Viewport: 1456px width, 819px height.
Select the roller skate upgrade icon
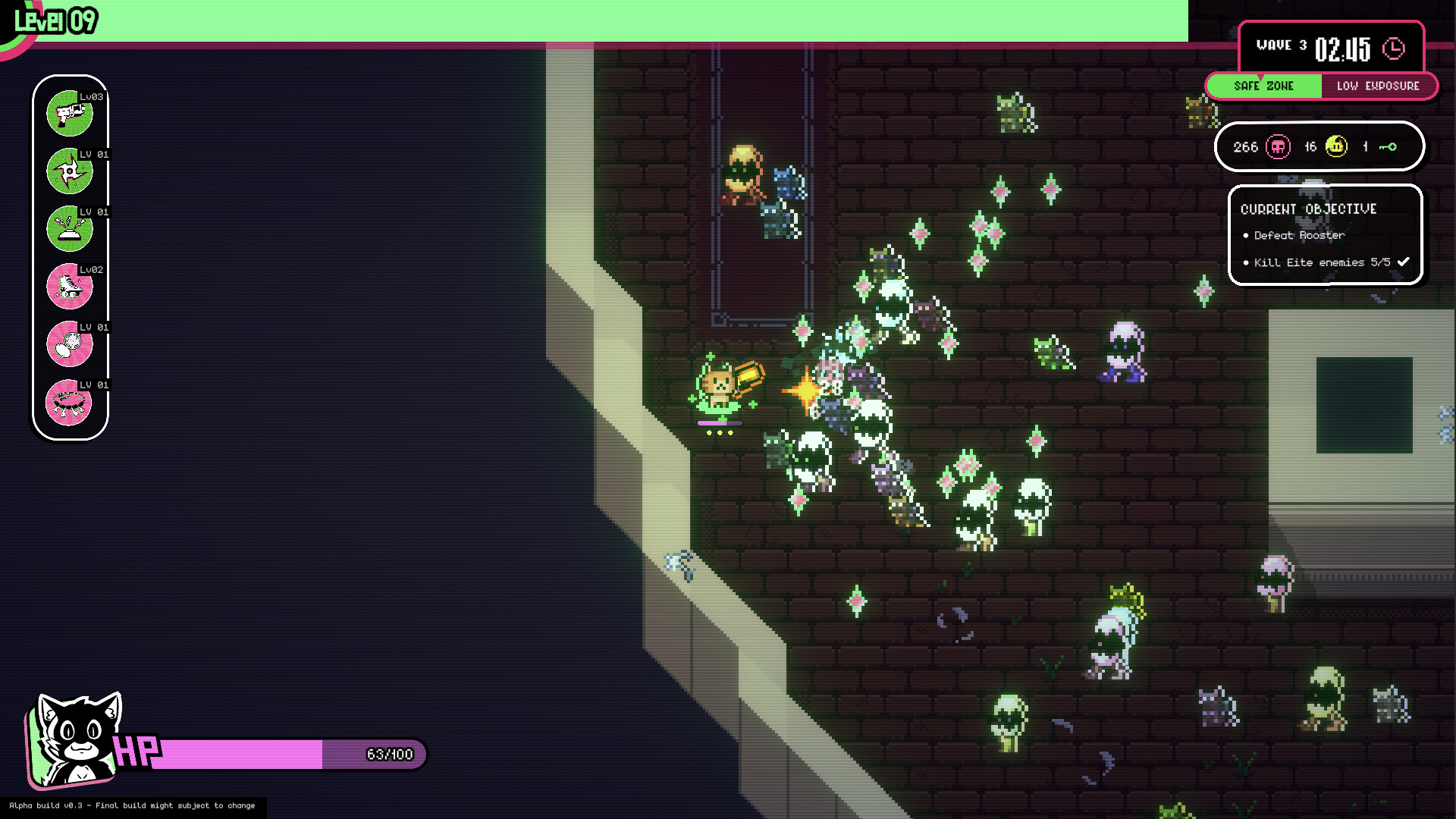(x=69, y=287)
